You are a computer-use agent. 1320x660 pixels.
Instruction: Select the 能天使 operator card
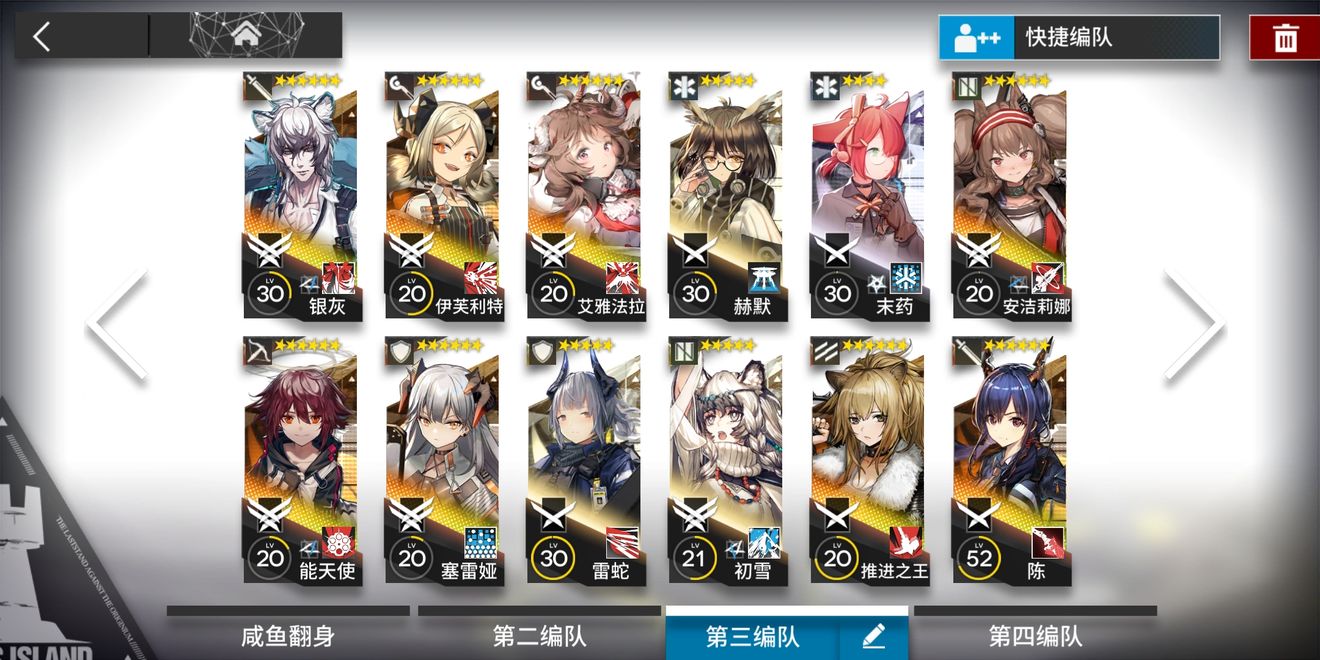tap(301, 460)
